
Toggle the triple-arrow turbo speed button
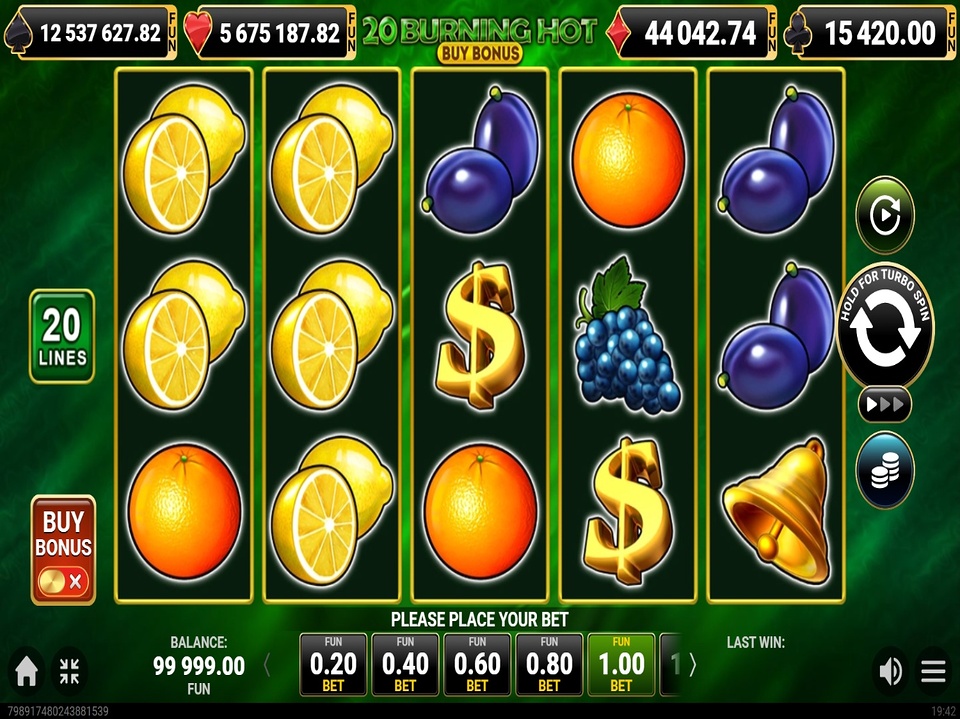(885, 404)
